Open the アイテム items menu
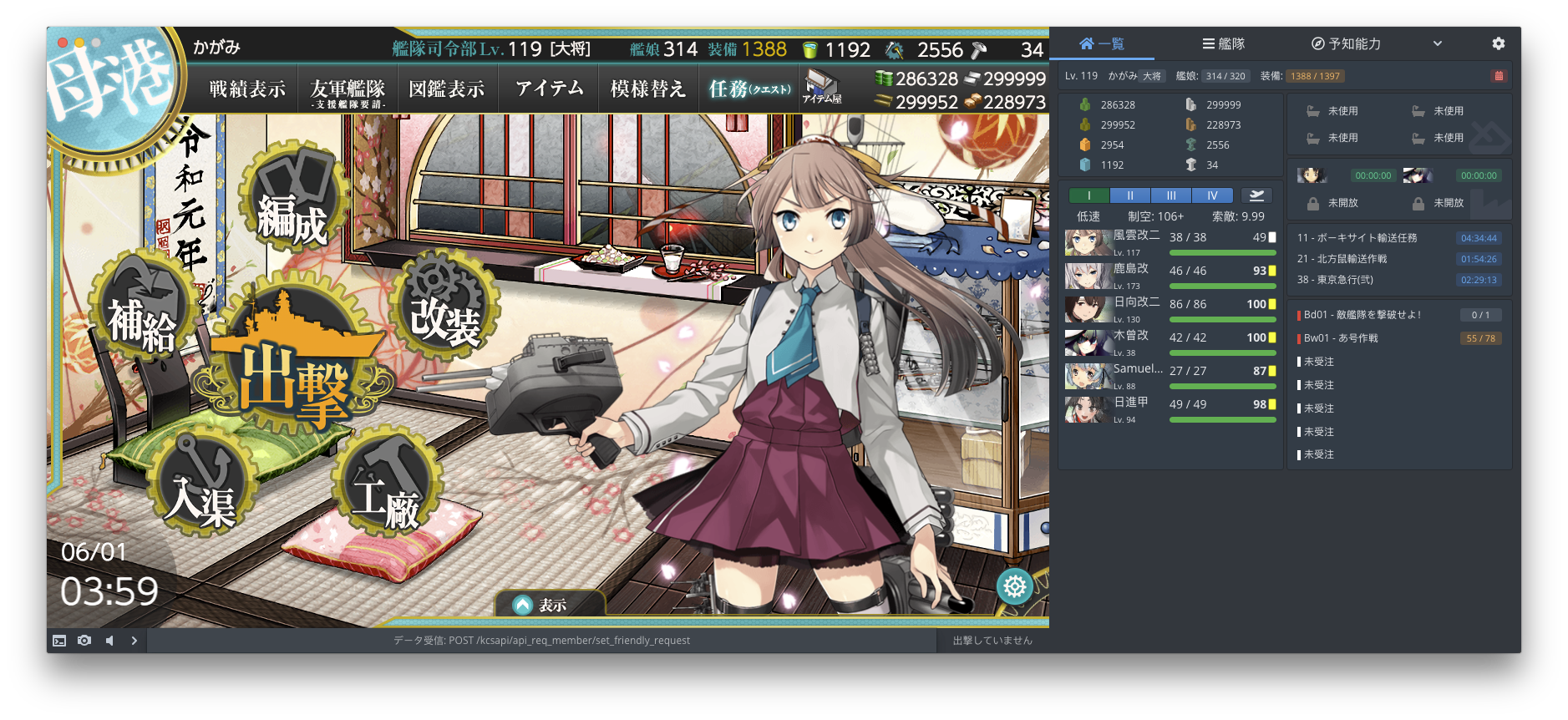Screen dimensions: 1568x720 (549, 89)
